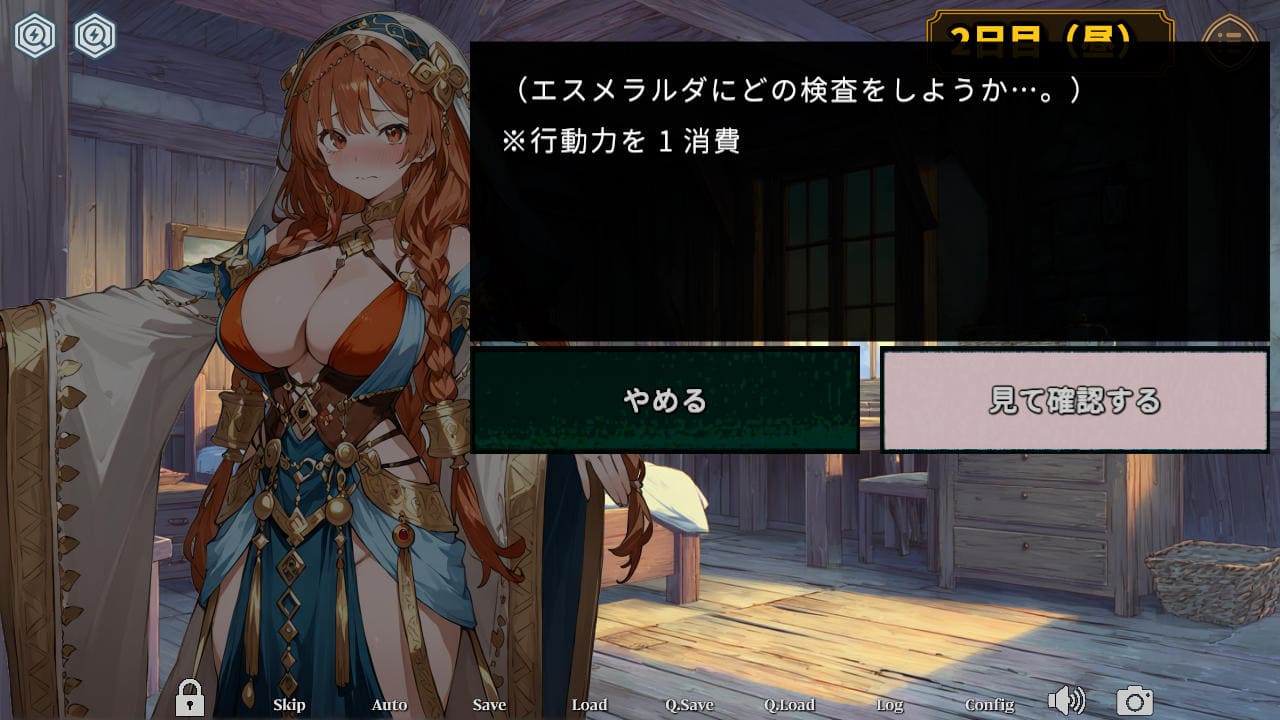Open the Load menu

[x=589, y=705]
